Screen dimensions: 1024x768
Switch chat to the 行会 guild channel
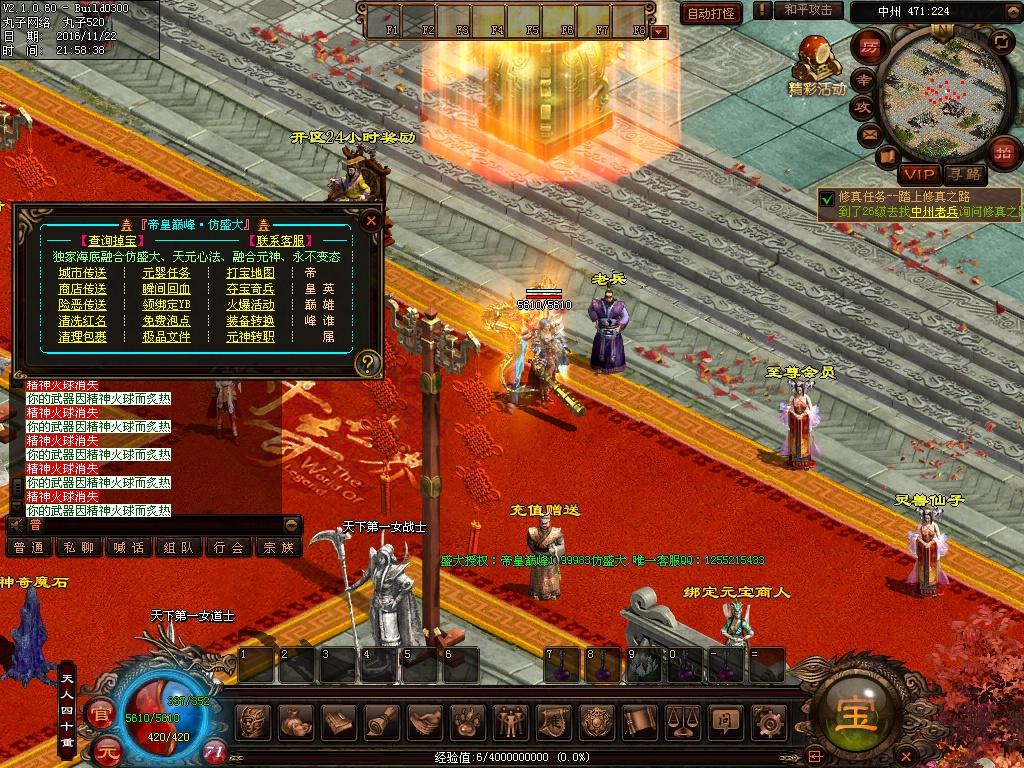(x=228, y=547)
